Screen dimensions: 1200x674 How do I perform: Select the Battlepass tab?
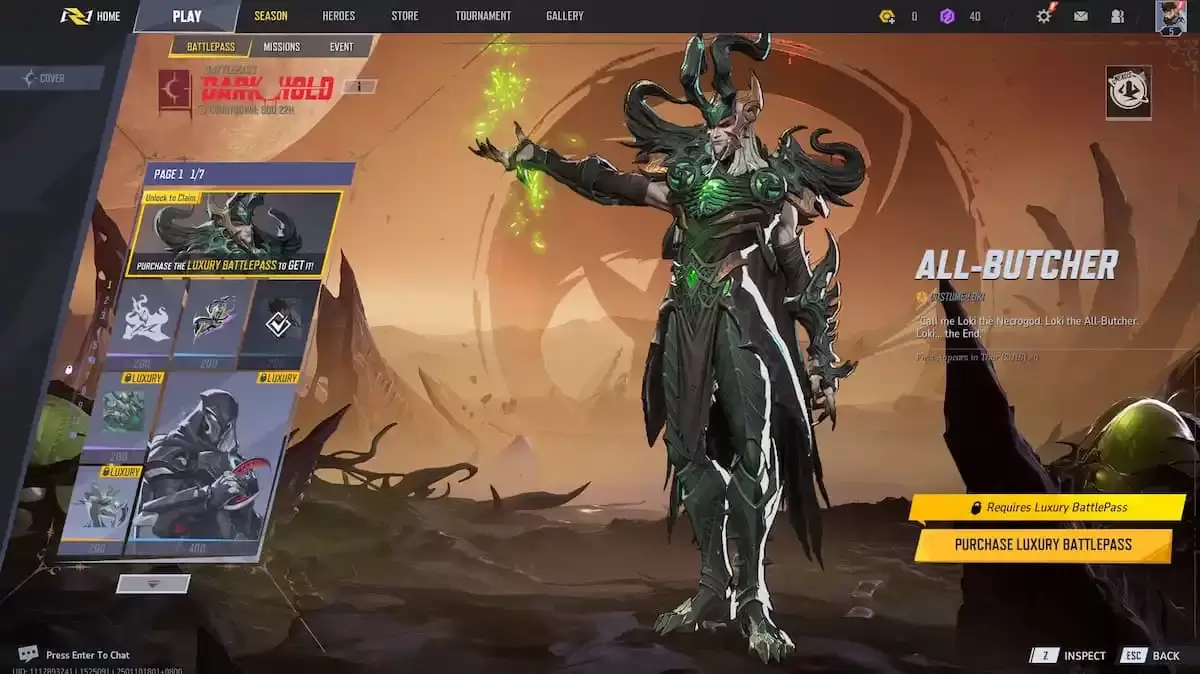click(x=210, y=47)
